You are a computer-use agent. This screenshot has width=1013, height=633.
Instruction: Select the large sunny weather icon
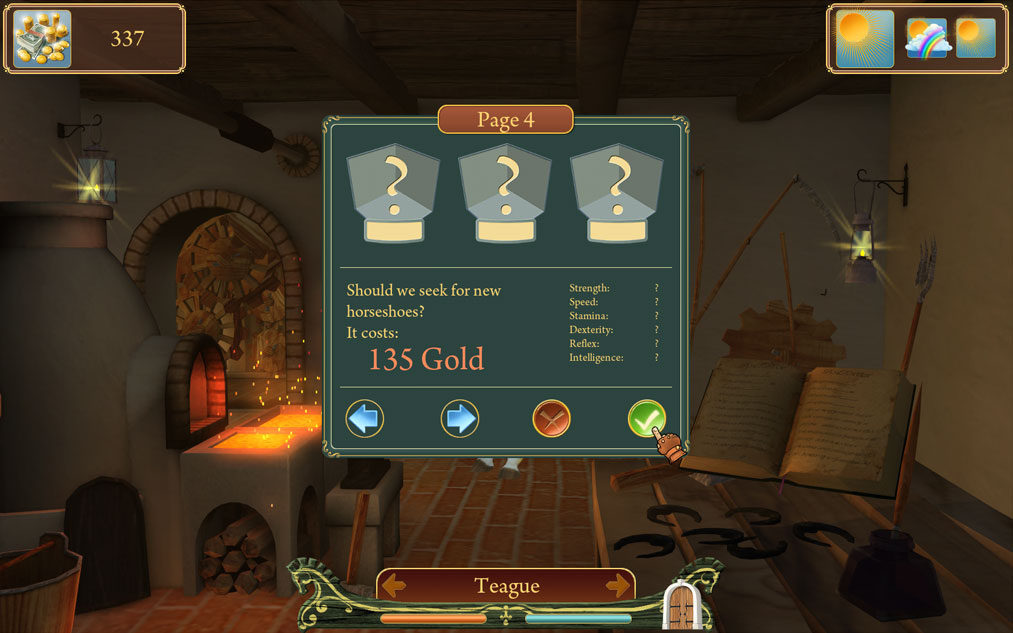click(864, 39)
